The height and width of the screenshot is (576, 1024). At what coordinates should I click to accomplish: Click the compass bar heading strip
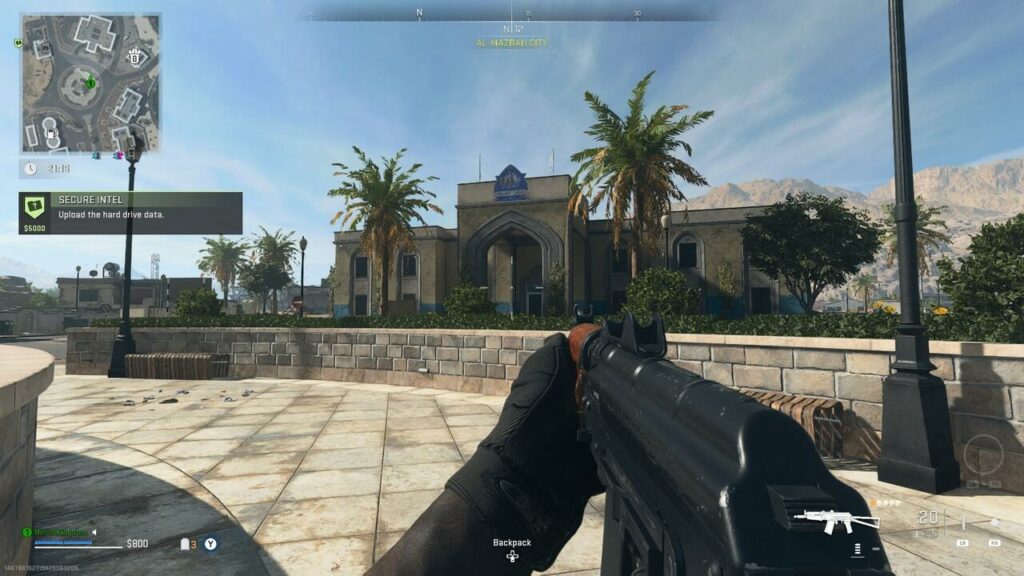point(510,14)
